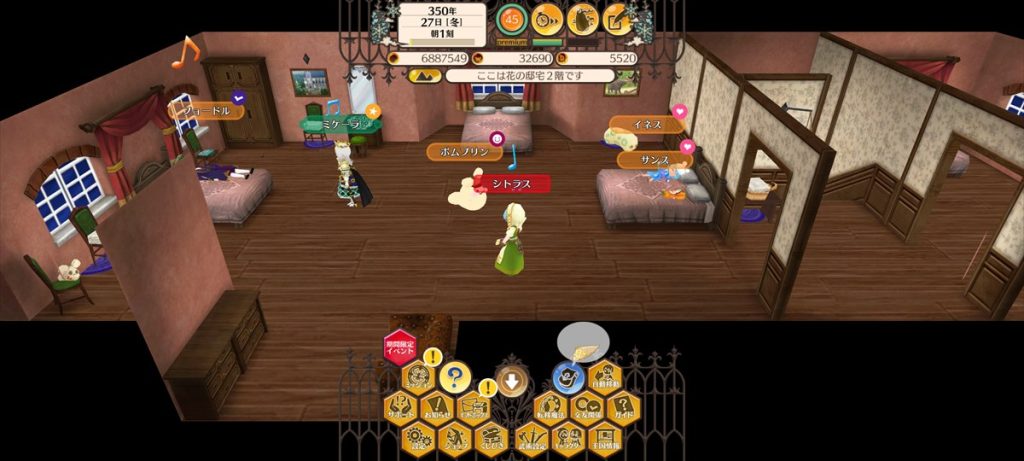Open the limited-time event red hexagon
Viewport: 1024px width, 461px height.
tap(399, 346)
